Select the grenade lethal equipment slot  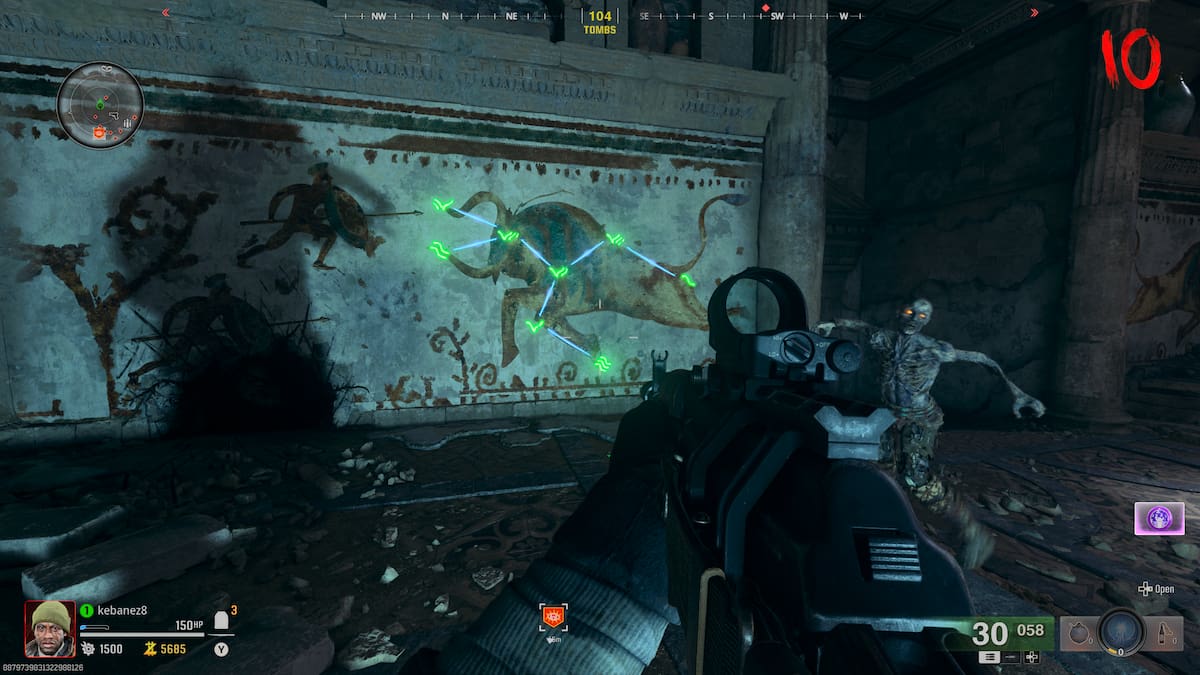pos(1078,632)
